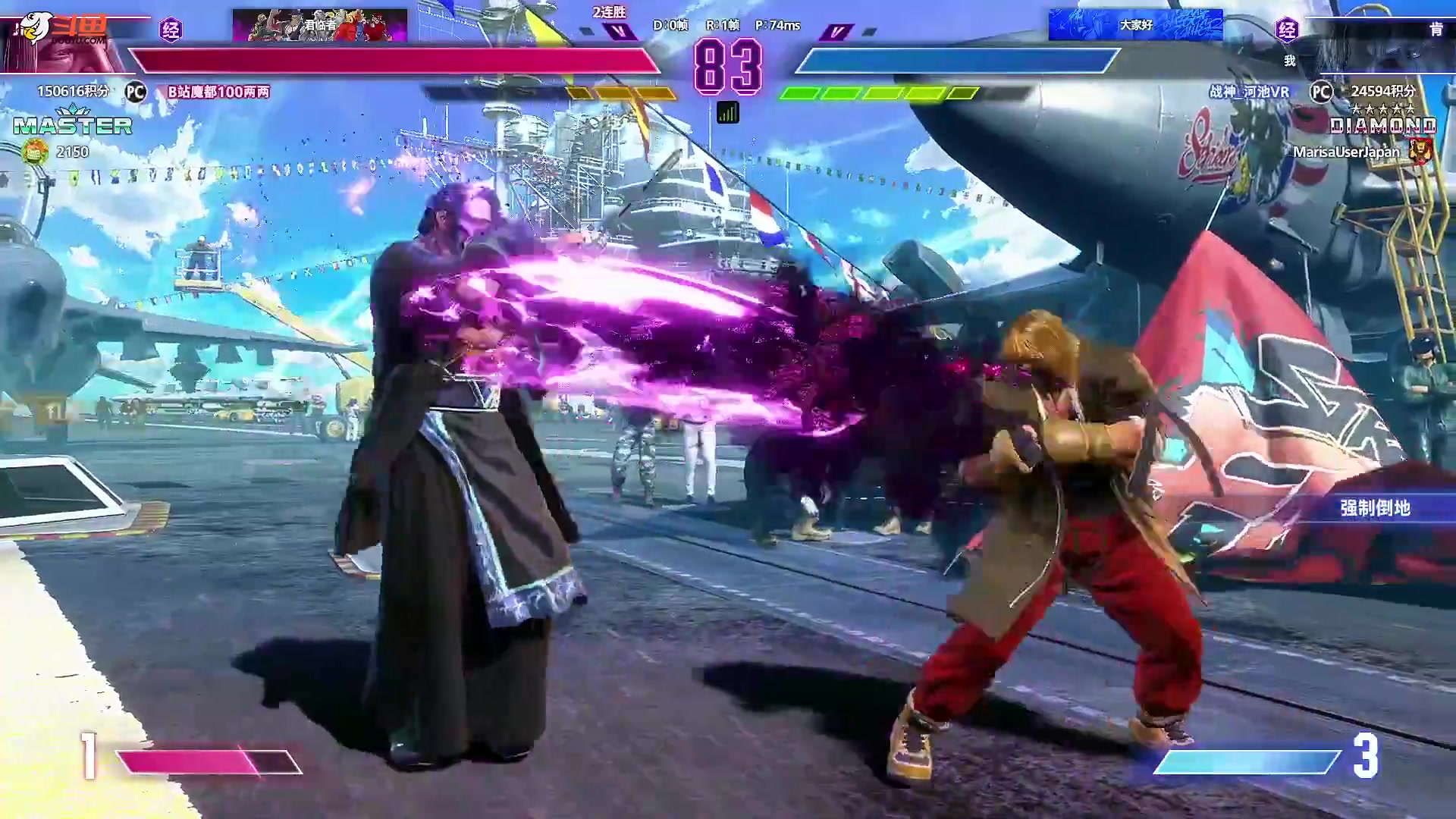Click player one's PC platform icon

pos(136,92)
